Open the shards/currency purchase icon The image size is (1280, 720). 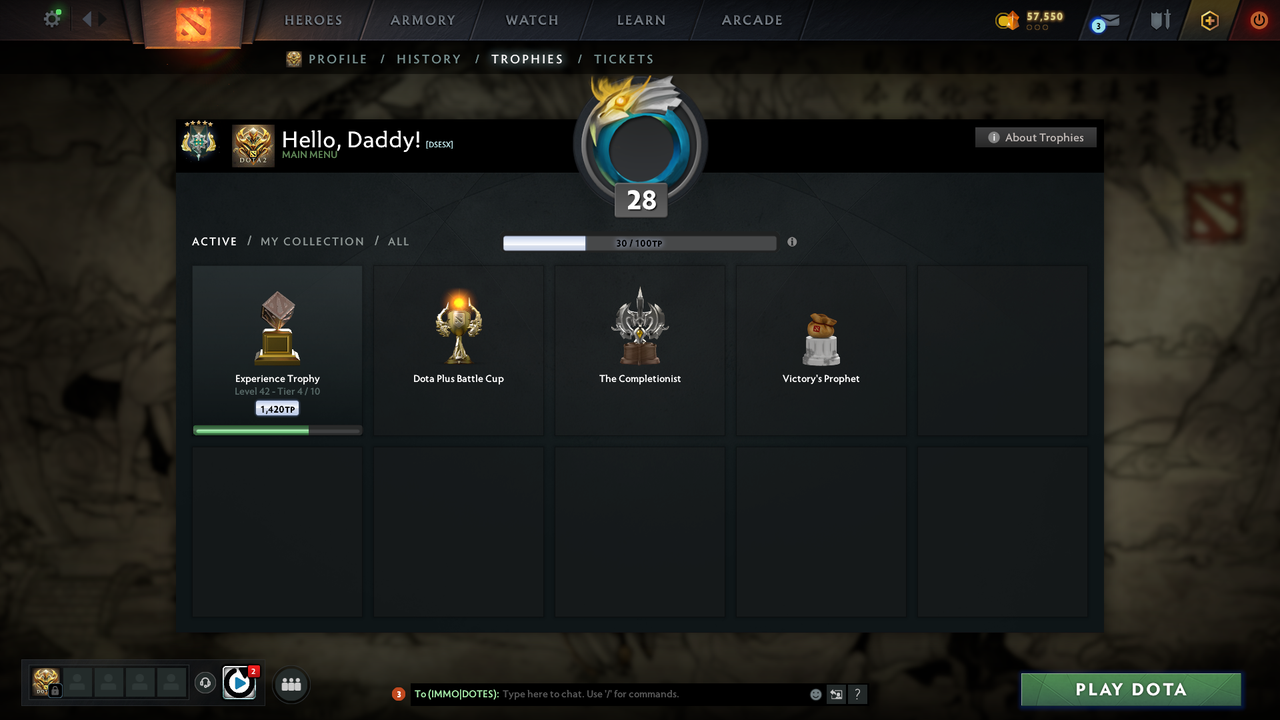click(1005, 19)
